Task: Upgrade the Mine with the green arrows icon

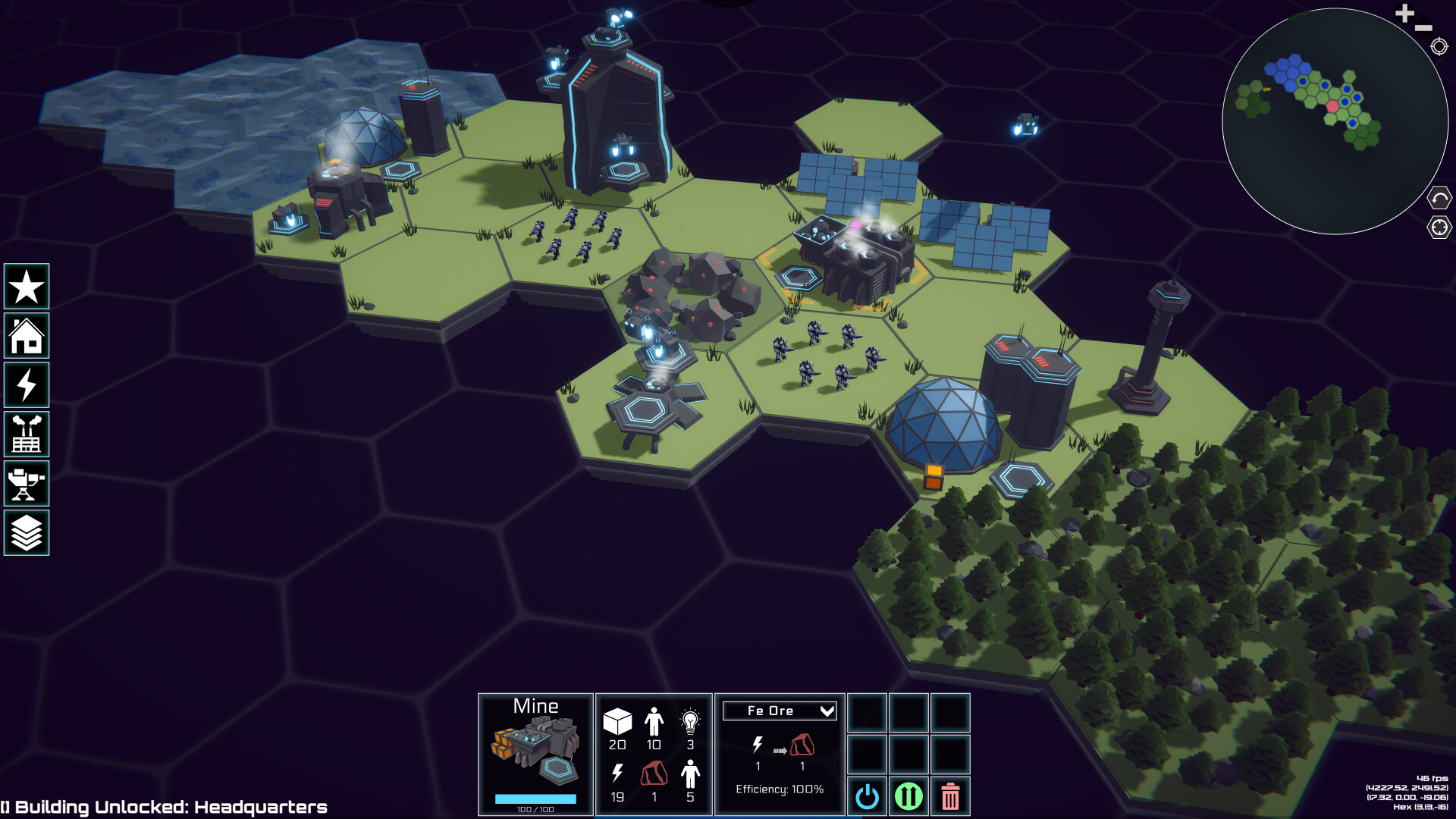Action: (x=909, y=796)
